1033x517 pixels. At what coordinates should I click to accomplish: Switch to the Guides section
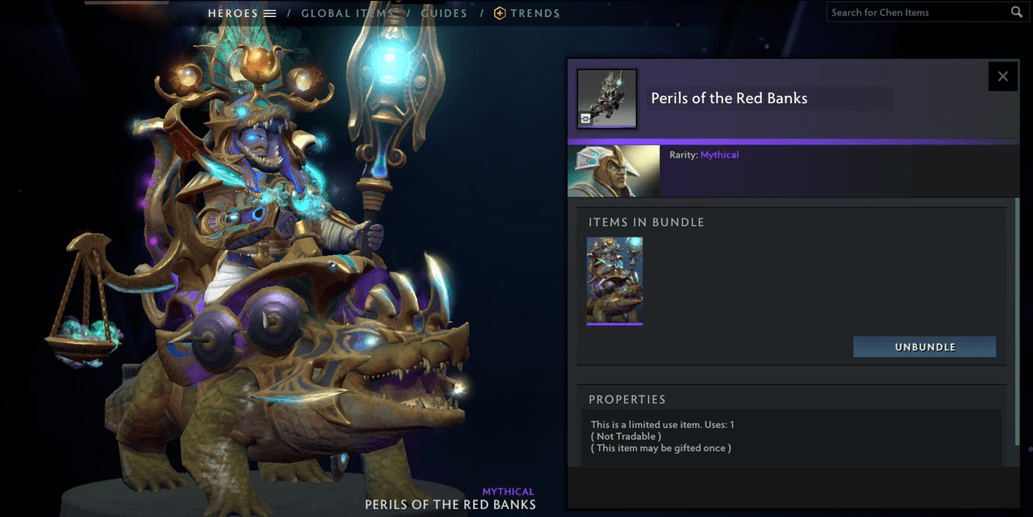[444, 13]
